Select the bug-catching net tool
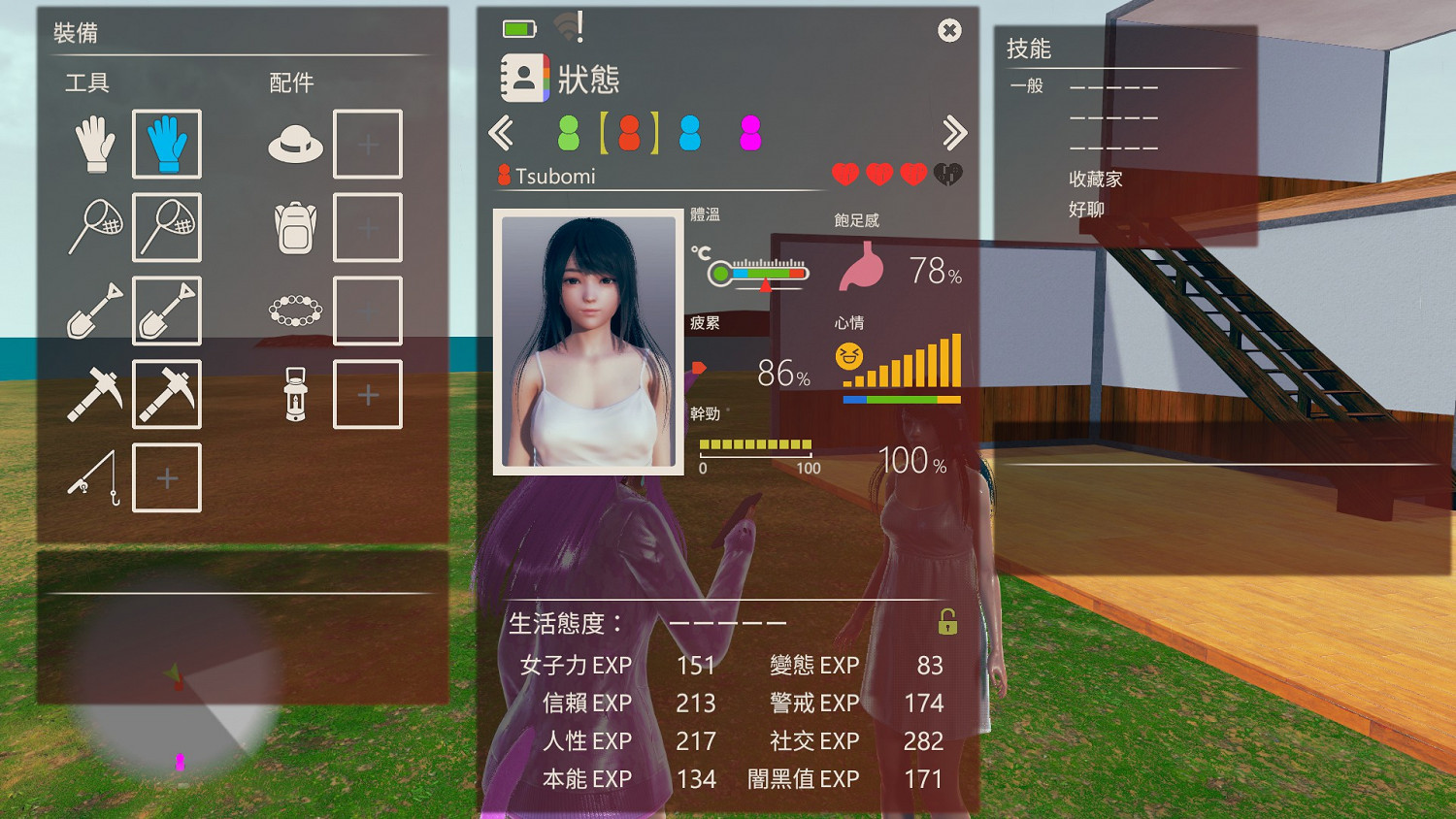The width and height of the screenshot is (1456, 819). tap(94, 227)
